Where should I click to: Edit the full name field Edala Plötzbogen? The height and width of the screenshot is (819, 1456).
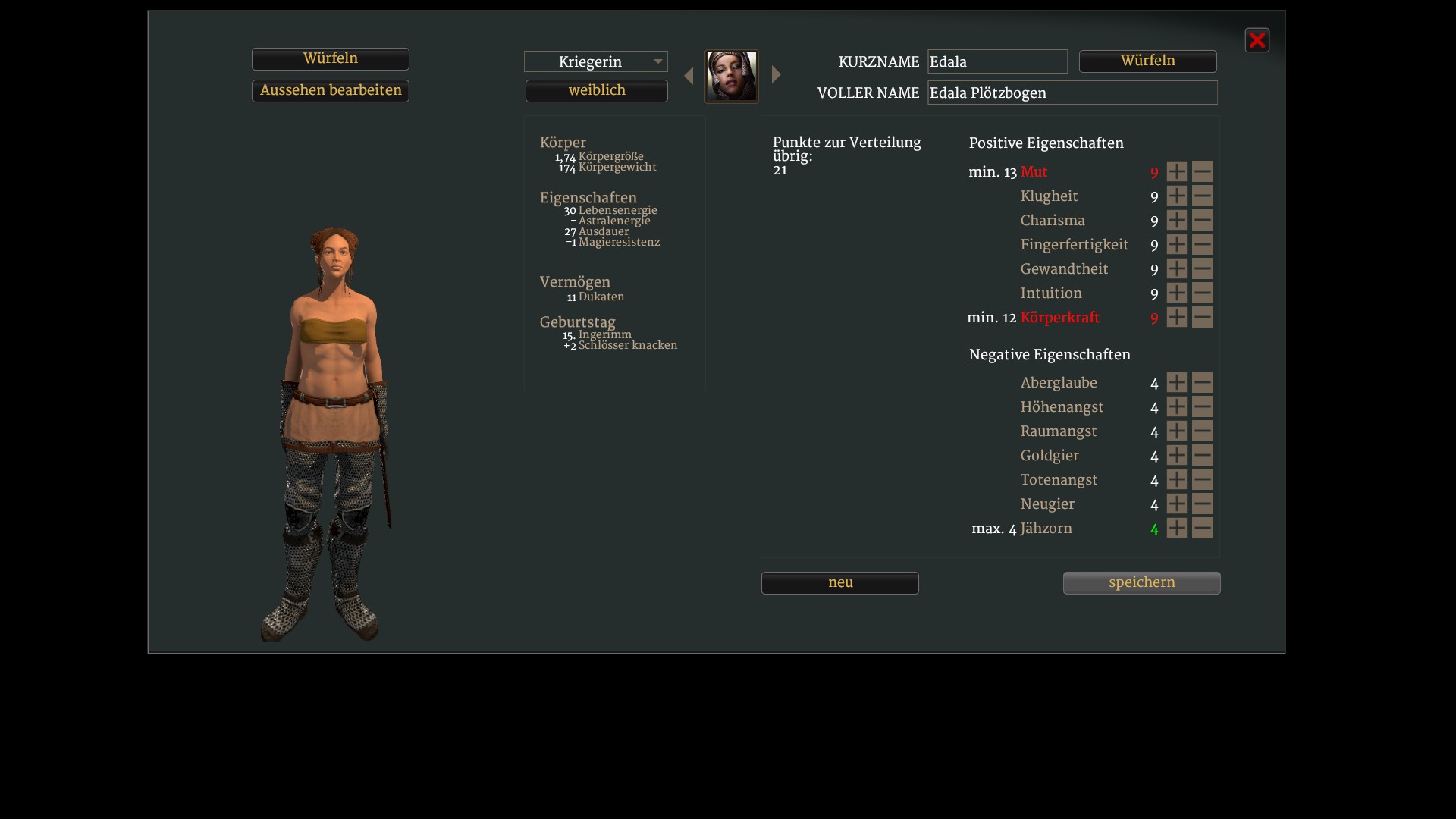pos(1072,93)
